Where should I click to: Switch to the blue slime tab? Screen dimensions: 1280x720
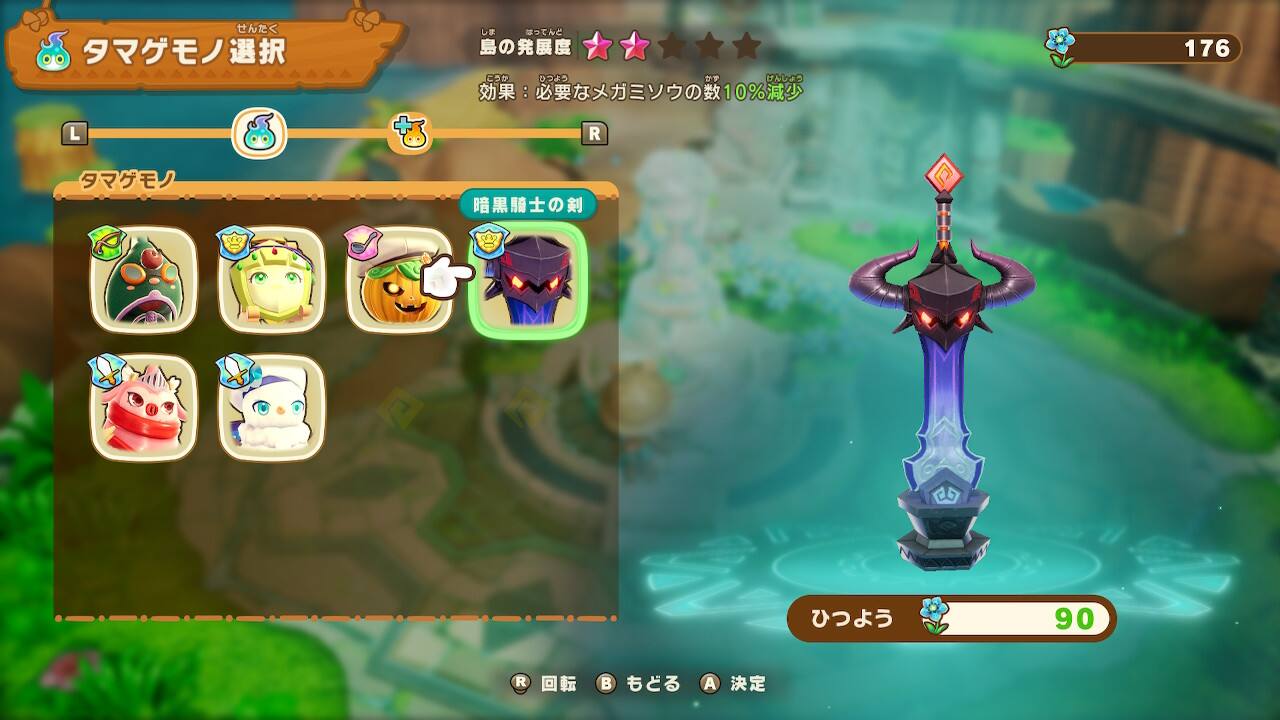coord(260,133)
